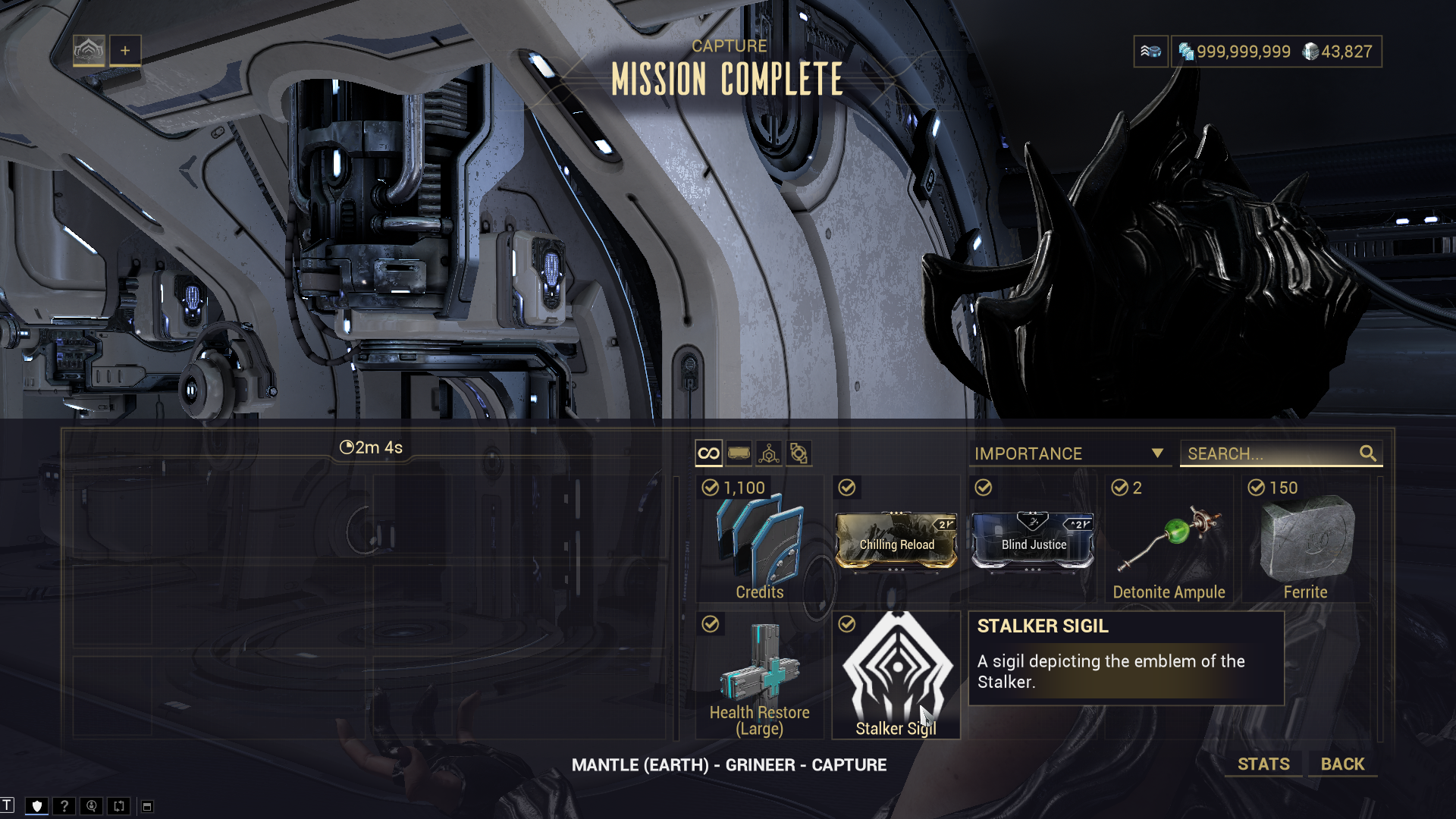Focus the SEARCH input field

[1271, 453]
